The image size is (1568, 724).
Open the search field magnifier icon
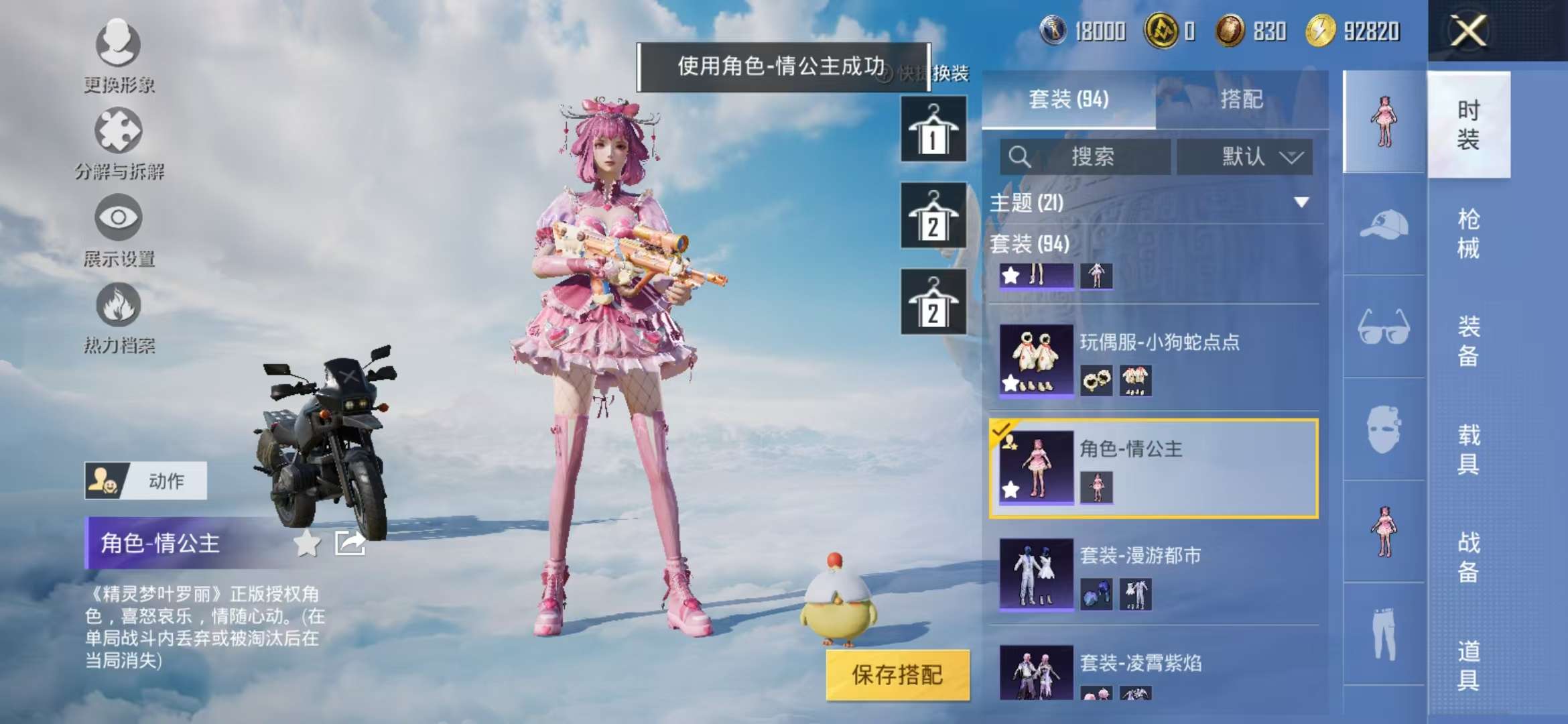click(1019, 158)
